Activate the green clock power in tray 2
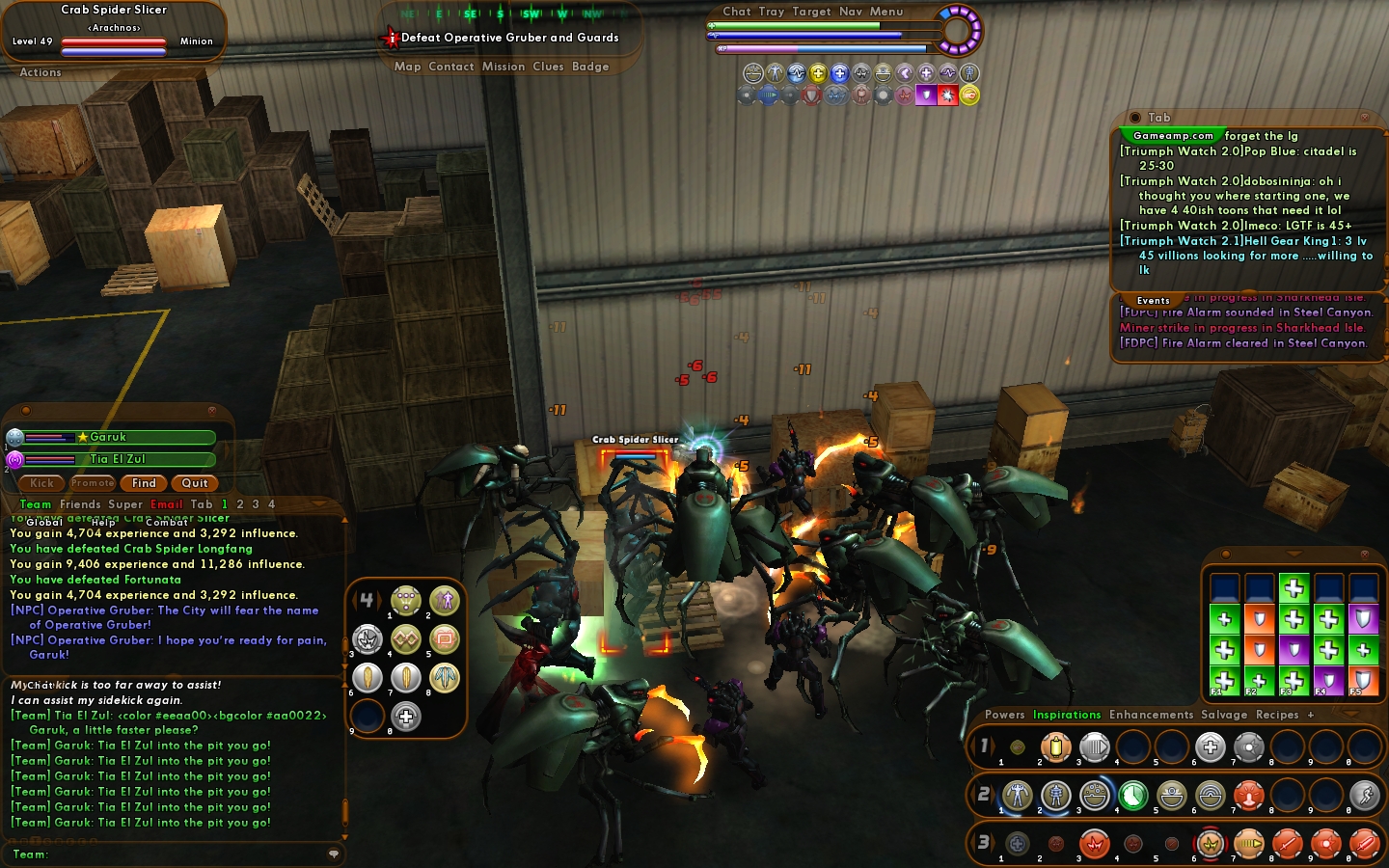1389x868 pixels. coord(1133,796)
